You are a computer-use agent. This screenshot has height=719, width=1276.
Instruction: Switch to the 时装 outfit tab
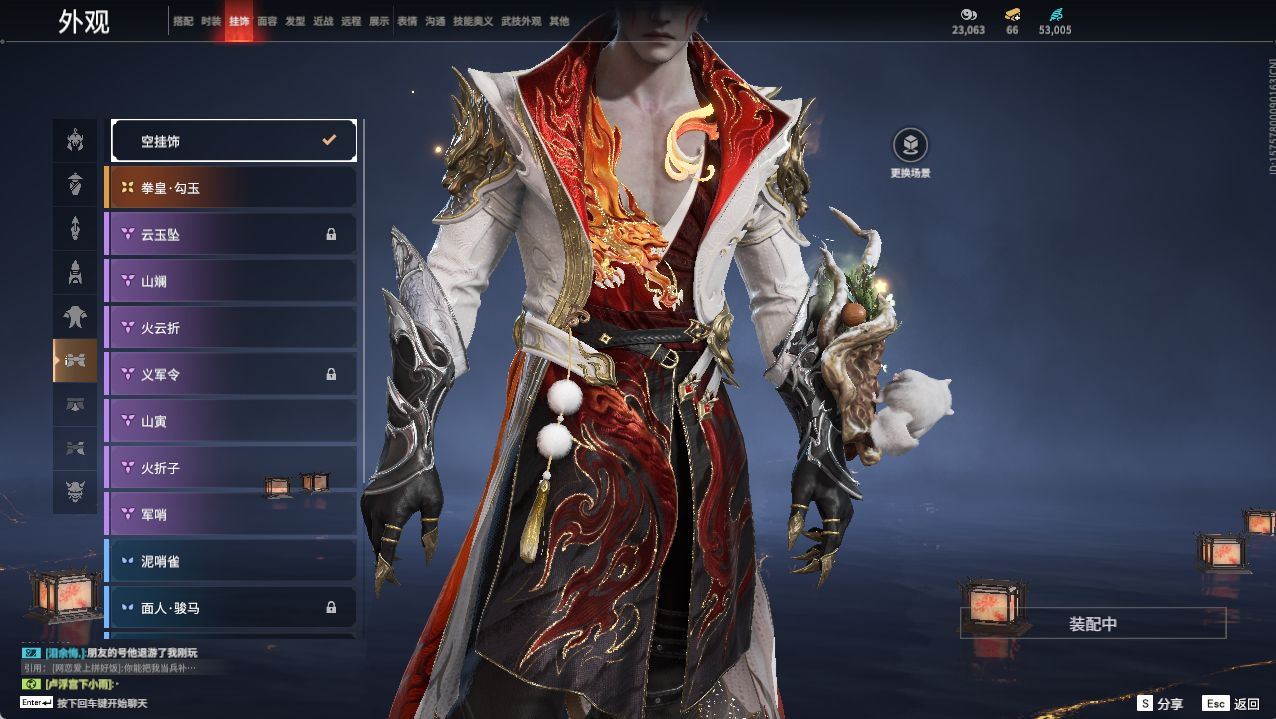click(x=211, y=21)
